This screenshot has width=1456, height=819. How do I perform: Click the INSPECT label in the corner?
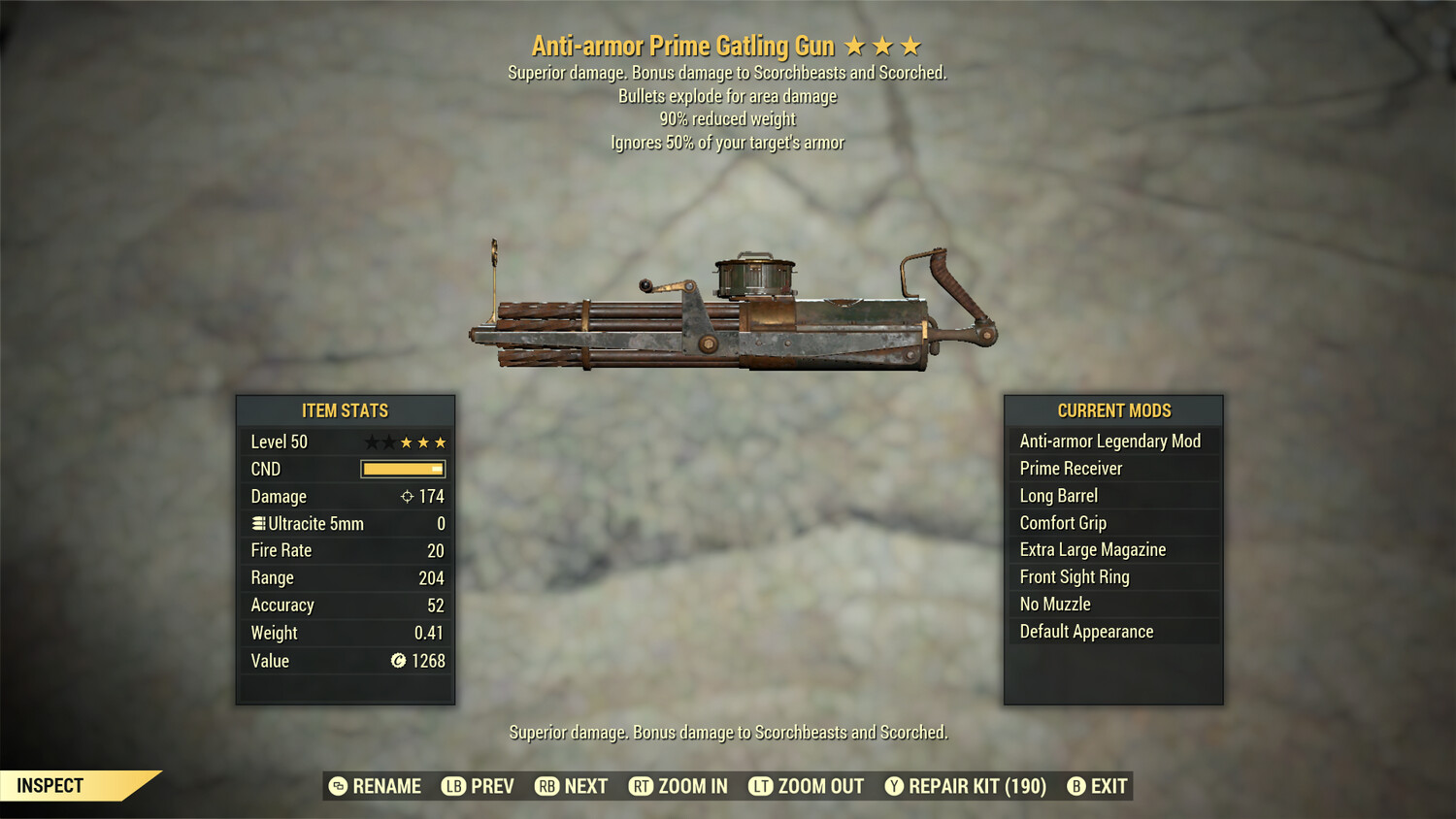pos(50,785)
